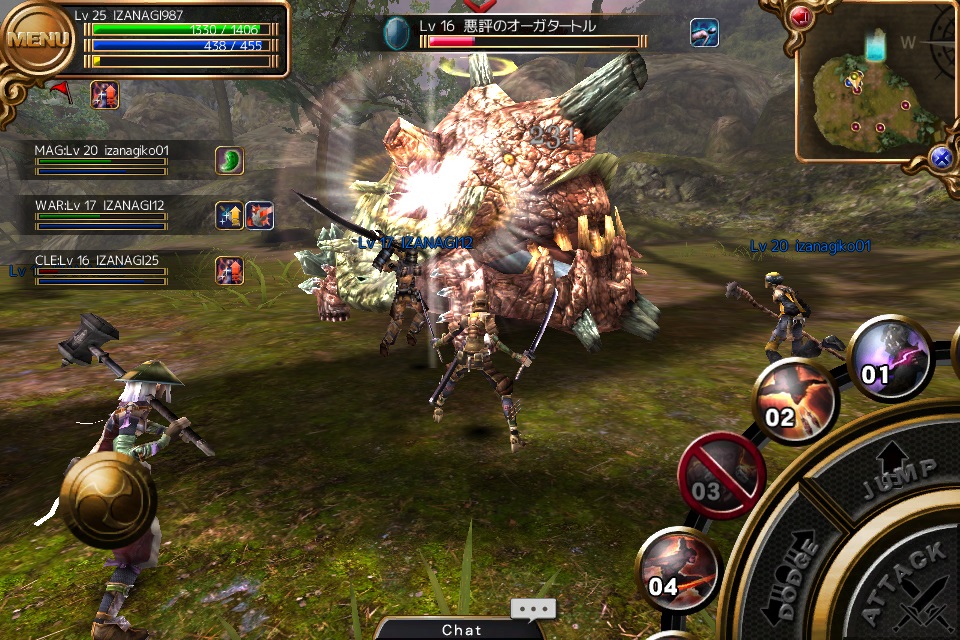Inspect the buff icon under the player bars

coord(104,95)
